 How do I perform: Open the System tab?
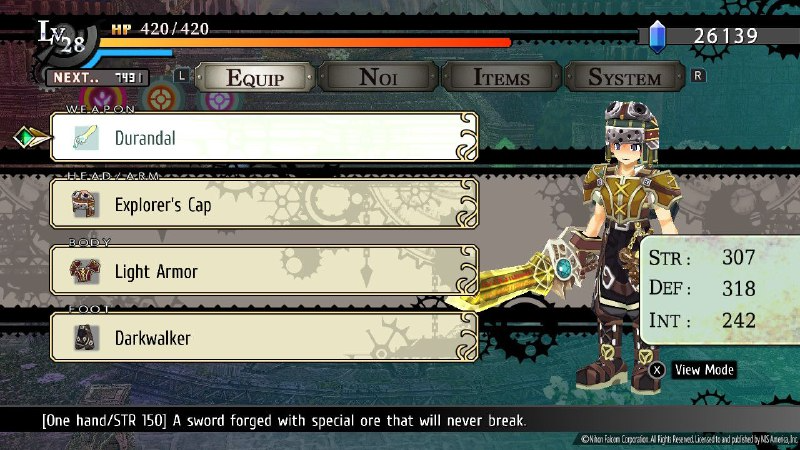click(x=625, y=77)
